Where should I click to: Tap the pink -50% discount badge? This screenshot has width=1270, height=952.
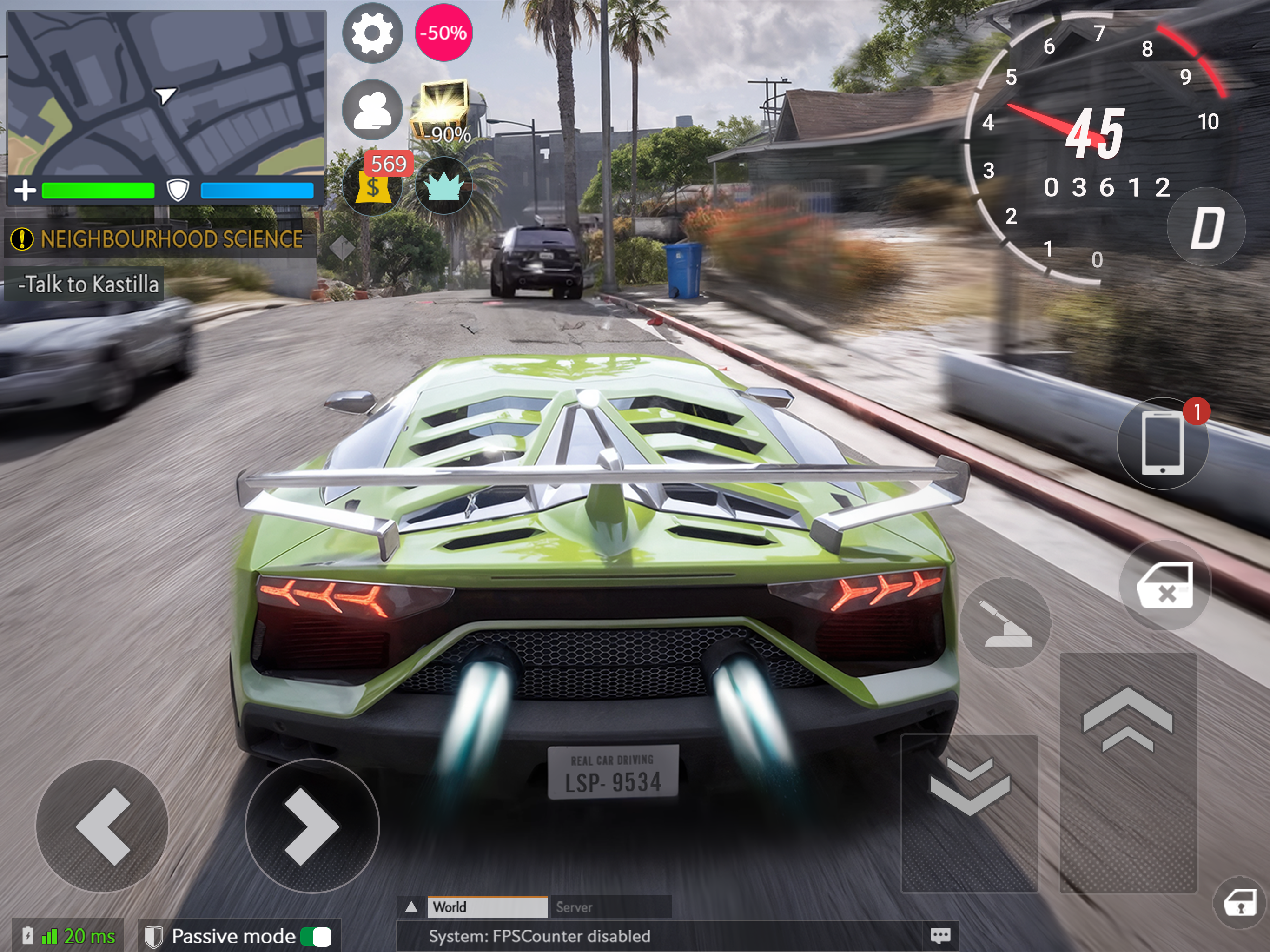click(443, 33)
